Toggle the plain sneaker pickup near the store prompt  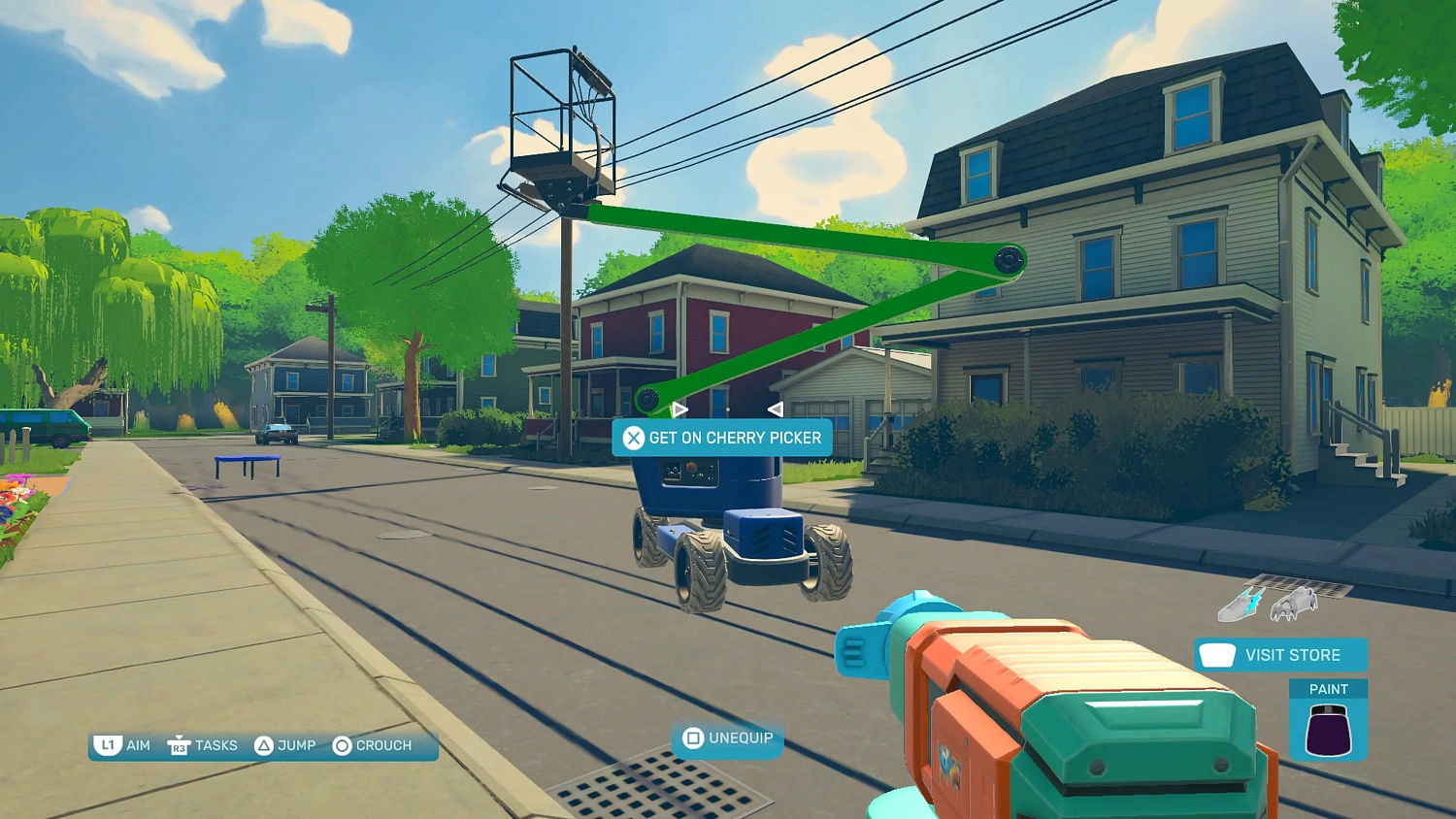pyautogui.click(x=1294, y=605)
